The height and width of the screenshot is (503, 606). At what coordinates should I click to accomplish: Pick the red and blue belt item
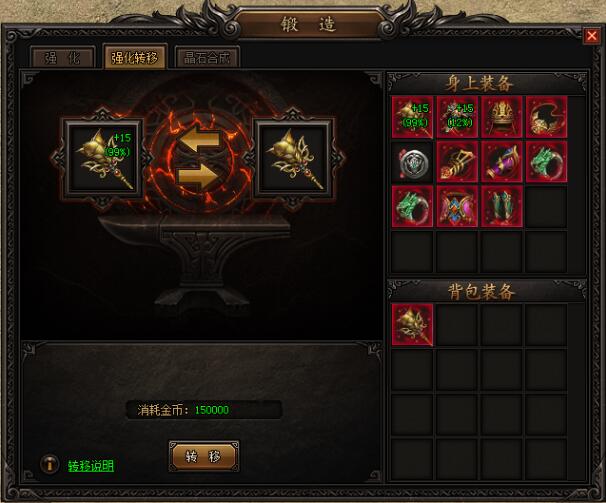[x=456, y=206]
